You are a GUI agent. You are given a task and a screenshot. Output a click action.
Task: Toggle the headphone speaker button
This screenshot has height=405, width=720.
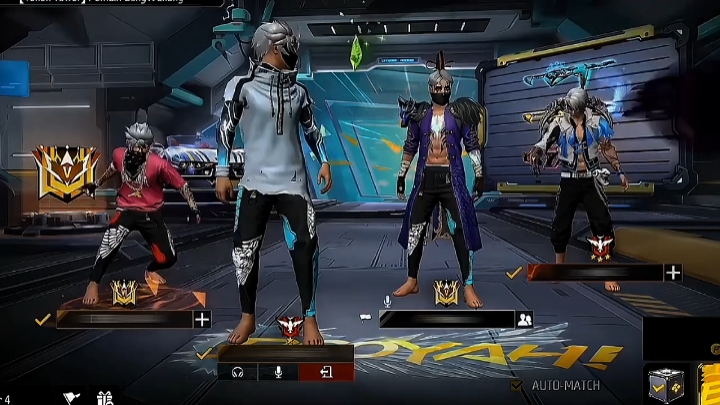point(238,372)
